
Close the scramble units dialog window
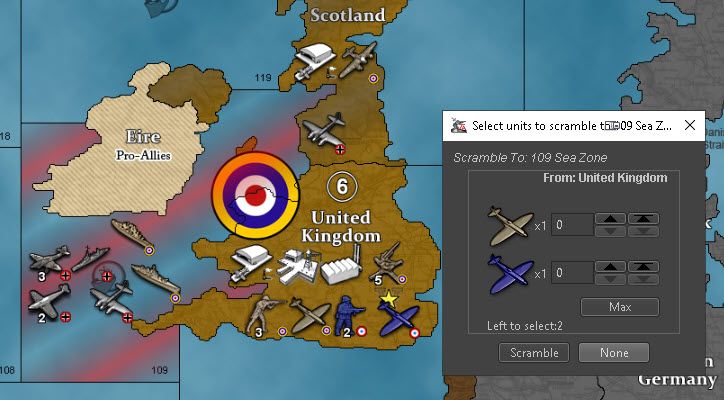tap(690, 125)
